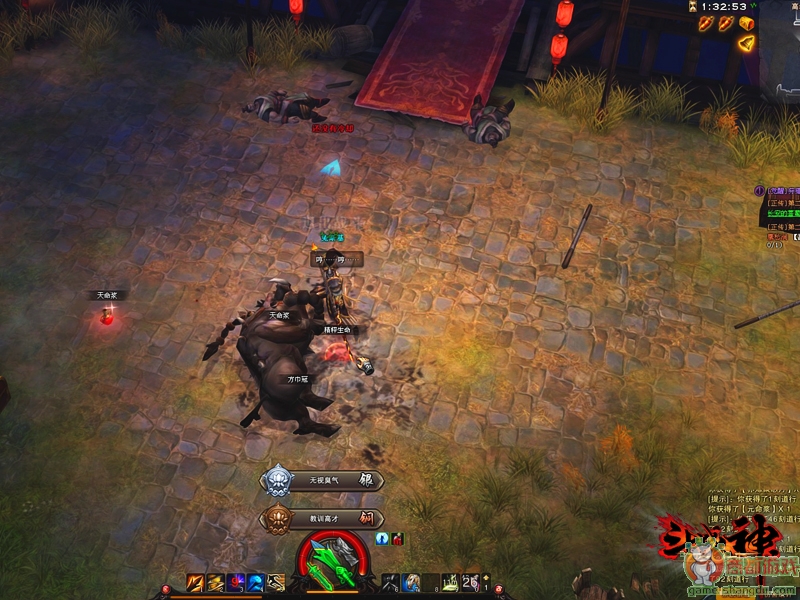Use the green herb item slot

coord(451,583)
